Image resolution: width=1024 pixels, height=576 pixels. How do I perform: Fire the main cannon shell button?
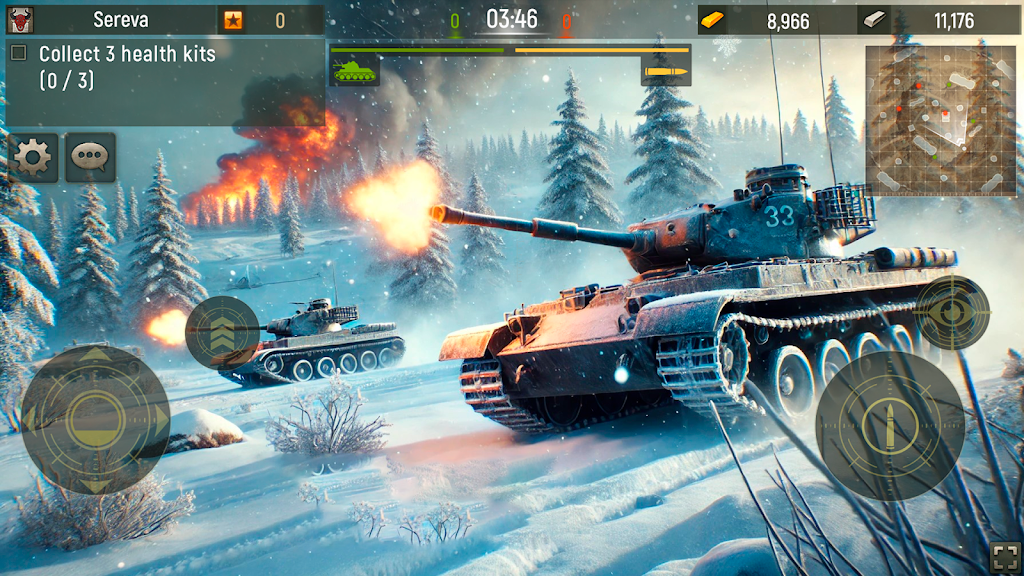pyautogui.click(x=889, y=424)
